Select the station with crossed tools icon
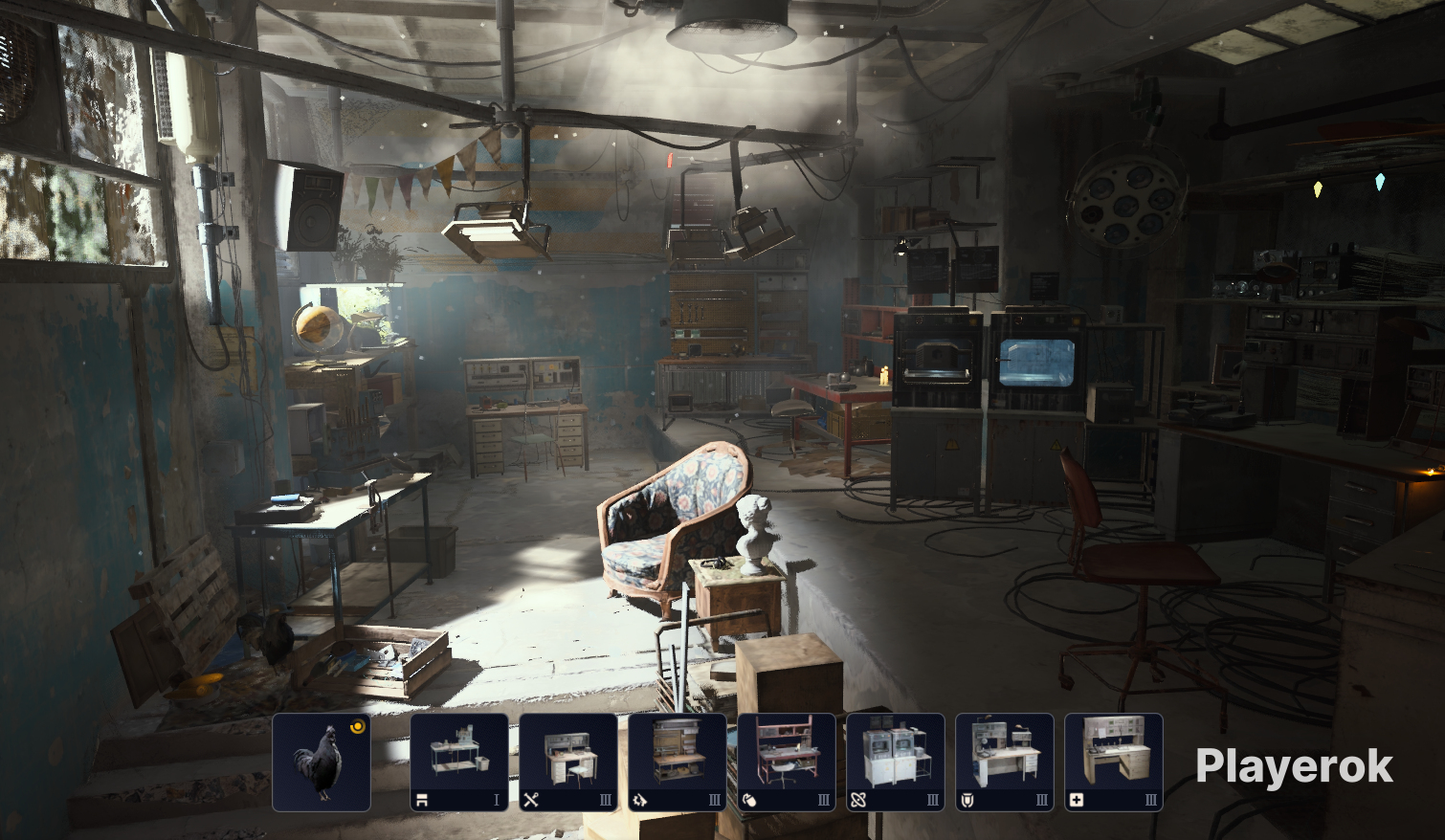 tap(568, 763)
